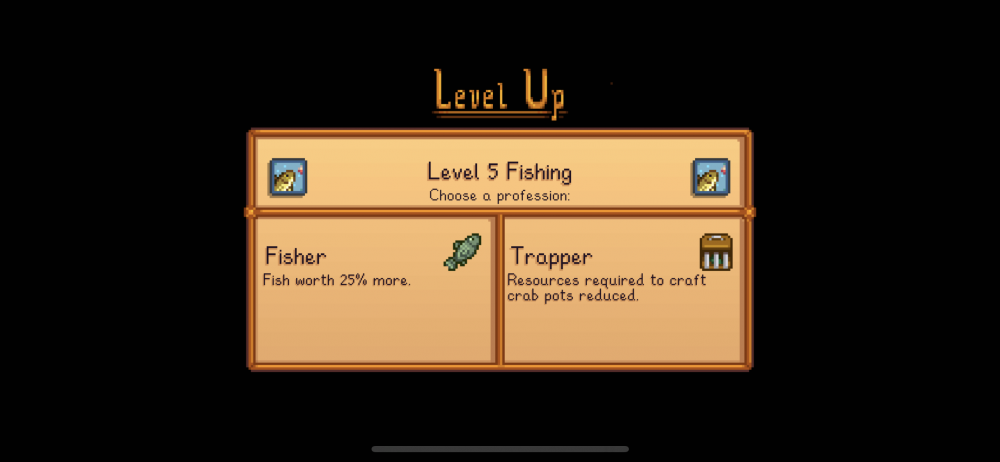
Task: Select the Trapper profession
Action: 622,289
